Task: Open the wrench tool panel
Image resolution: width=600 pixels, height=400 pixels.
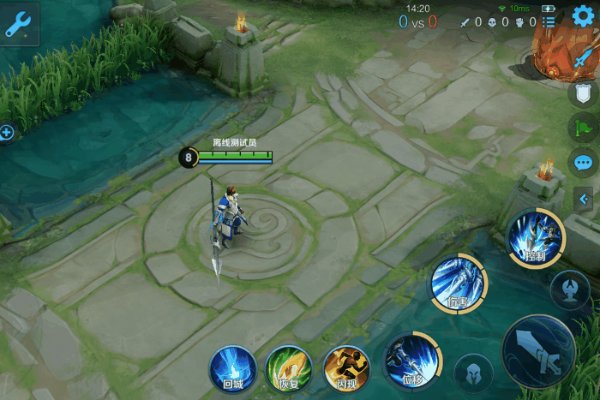Action: pos(19,24)
